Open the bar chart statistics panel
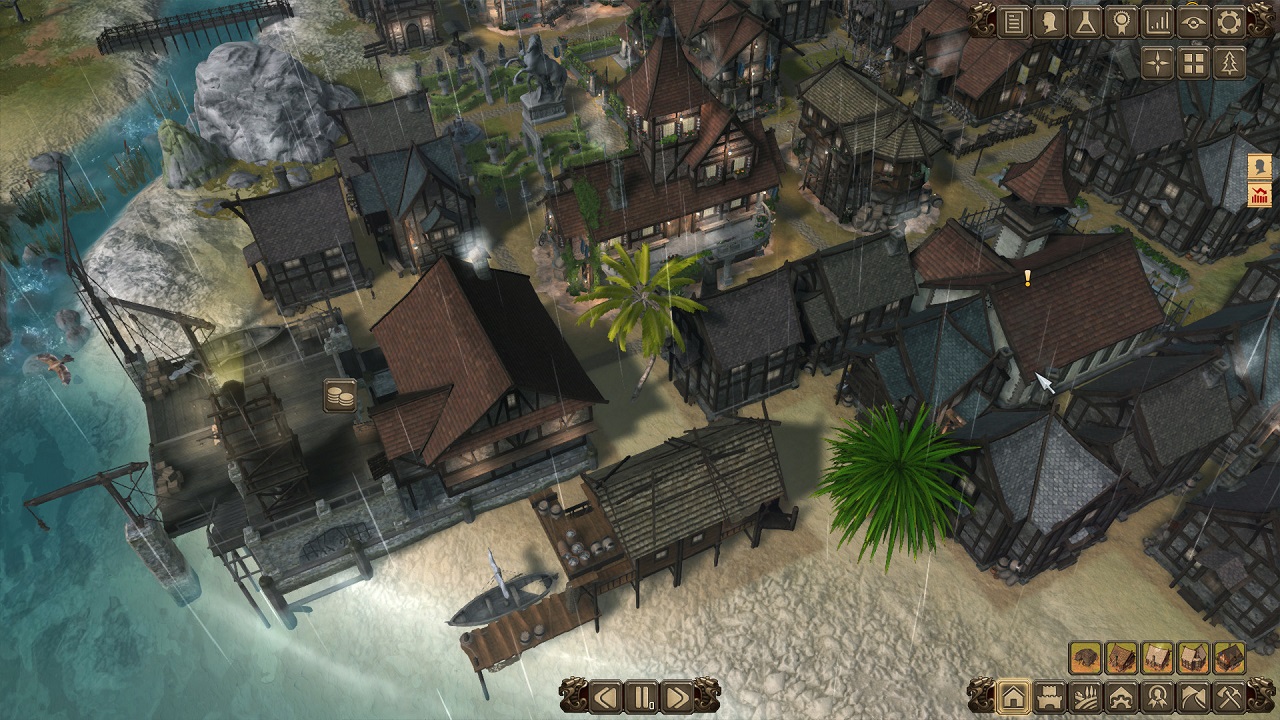The width and height of the screenshot is (1280, 720). (x=1157, y=22)
